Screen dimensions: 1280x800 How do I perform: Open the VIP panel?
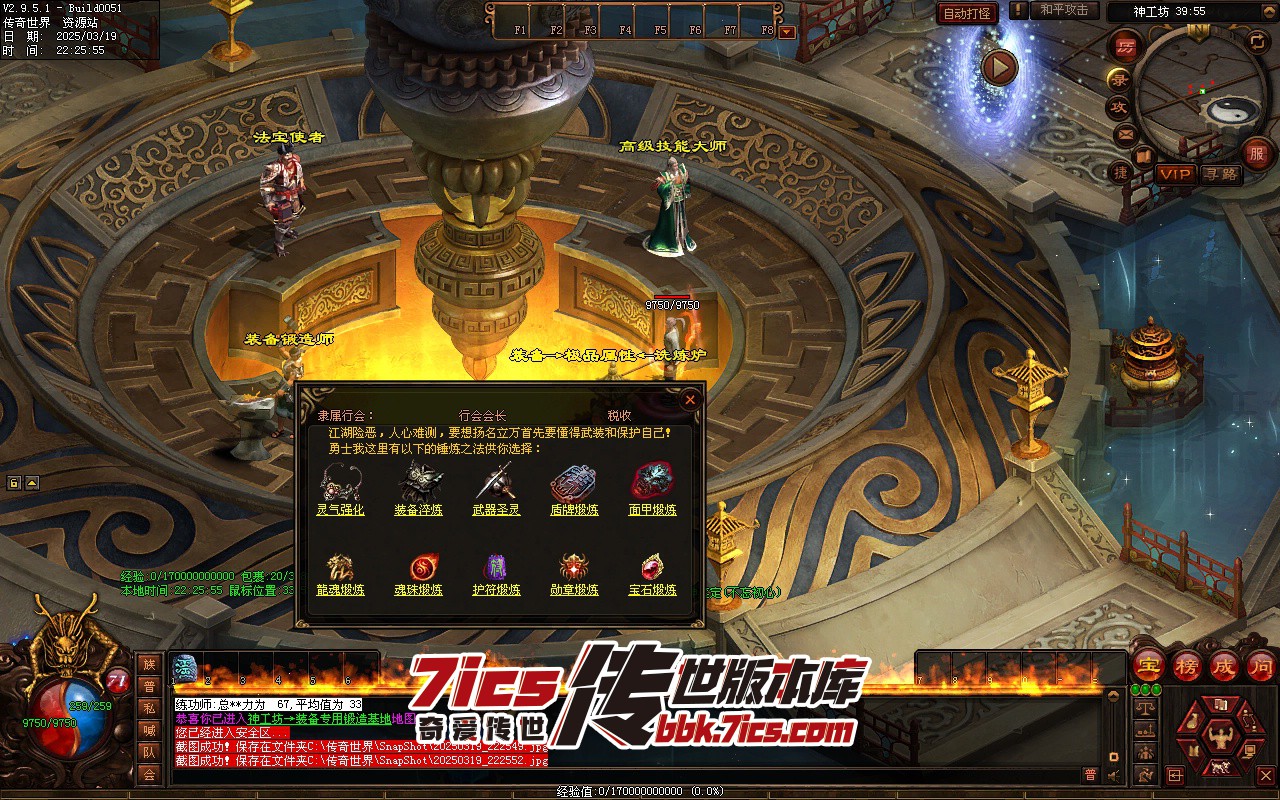coord(1175,174)
